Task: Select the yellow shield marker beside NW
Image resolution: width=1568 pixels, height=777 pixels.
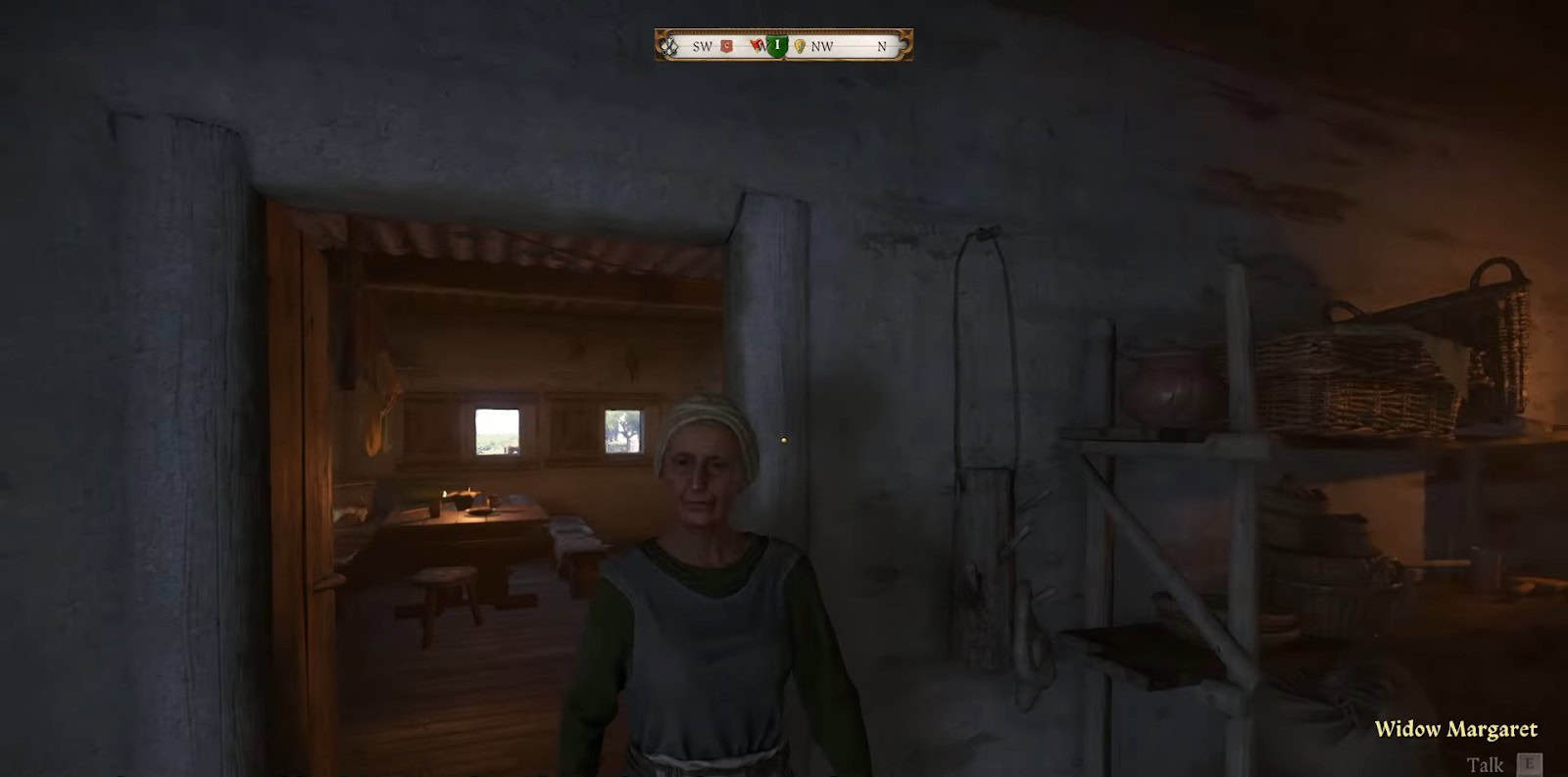Action: coord(800,45)
